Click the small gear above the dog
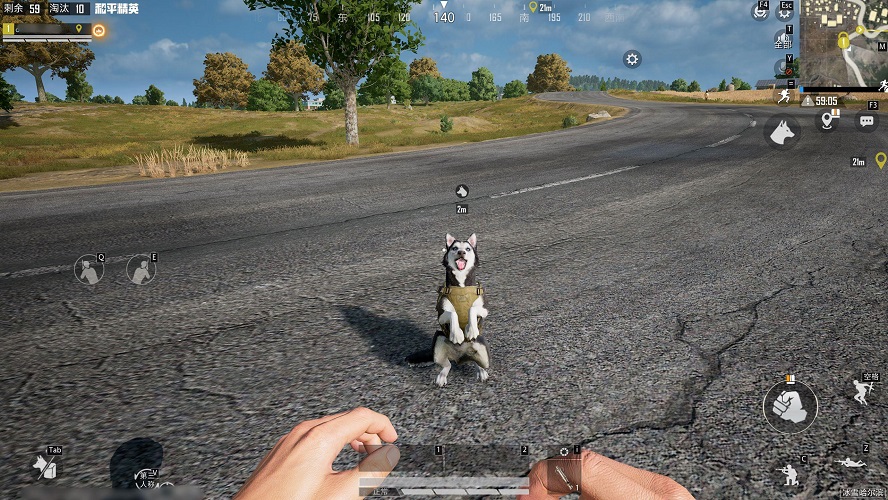888x500 pixels. [x=632, y=59]
